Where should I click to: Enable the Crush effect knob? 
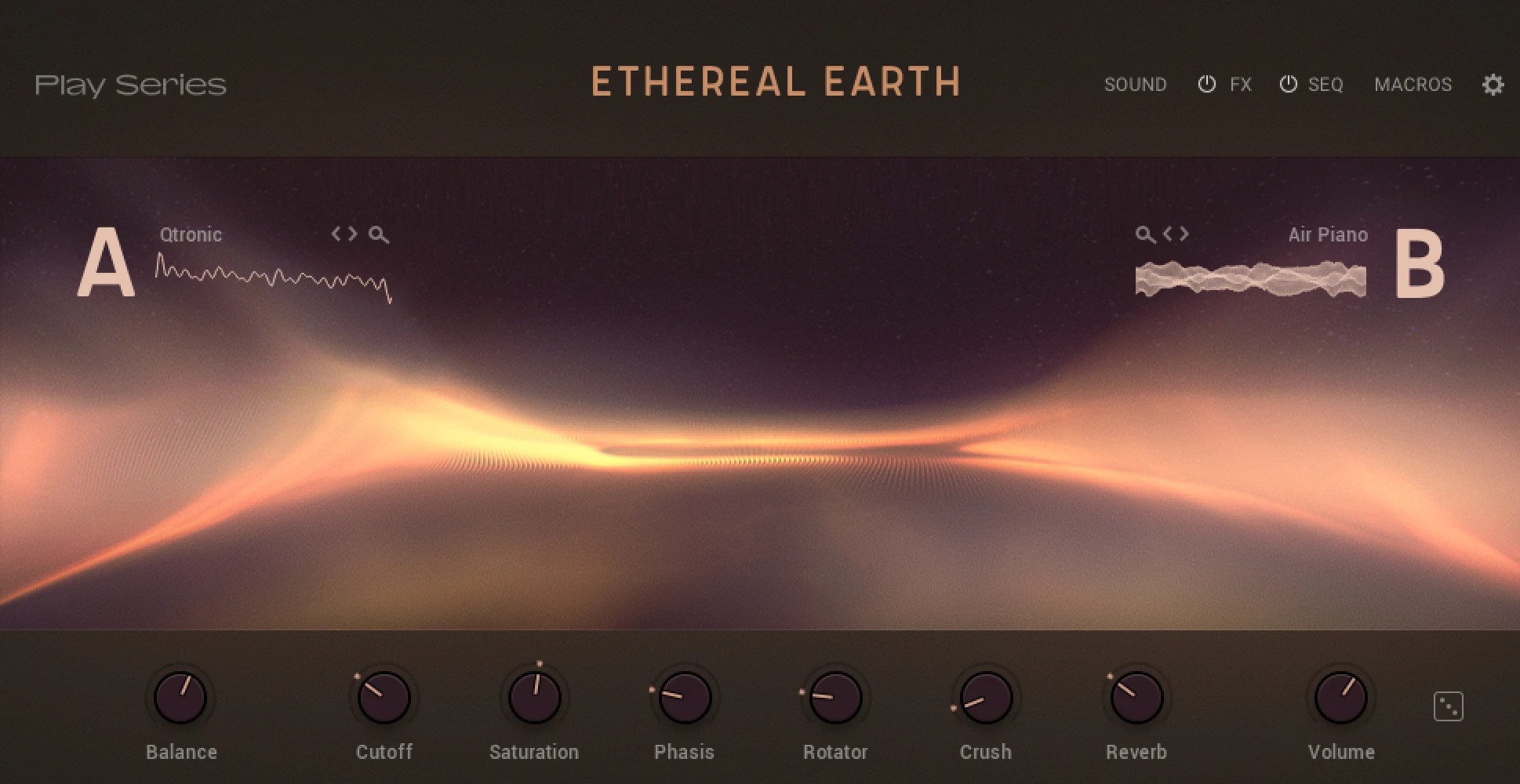985,696
